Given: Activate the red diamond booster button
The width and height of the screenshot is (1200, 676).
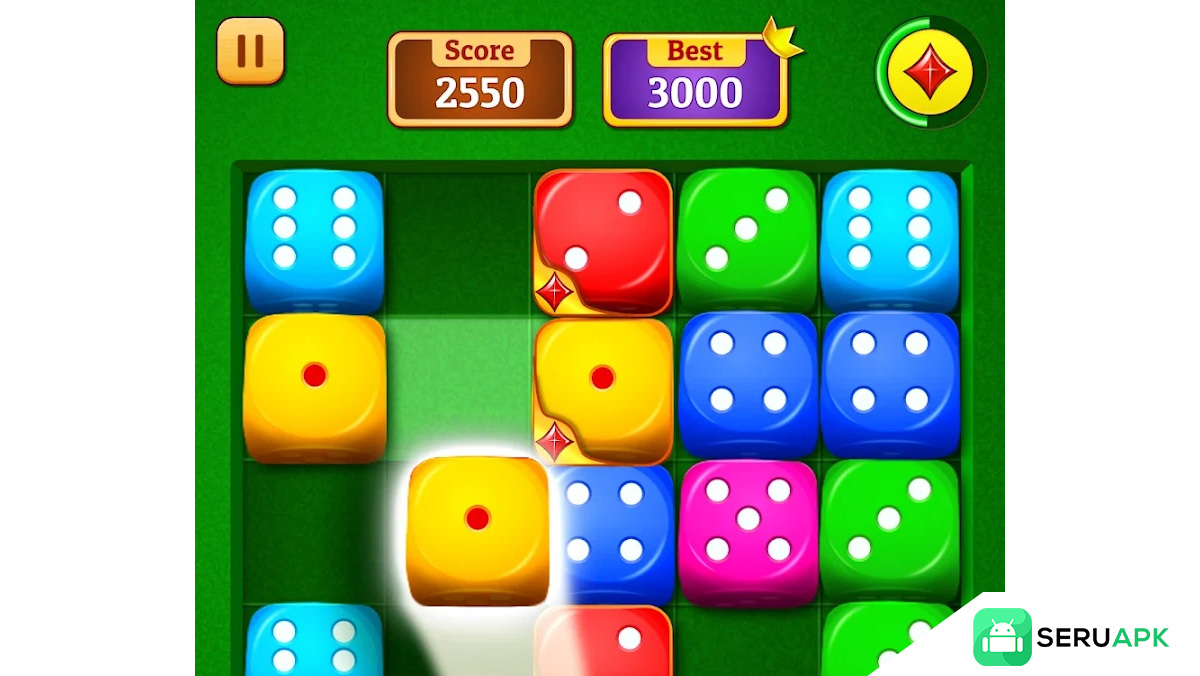Looking at the screenshot, I should click(930, 72).
